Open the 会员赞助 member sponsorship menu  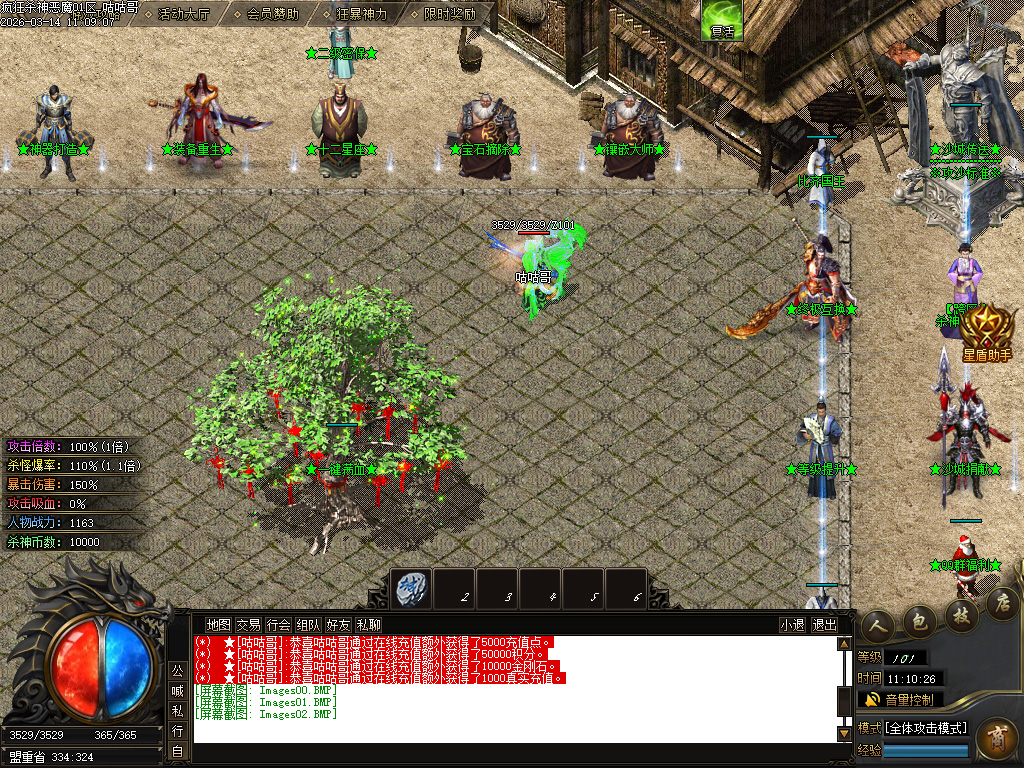[272, 14]
